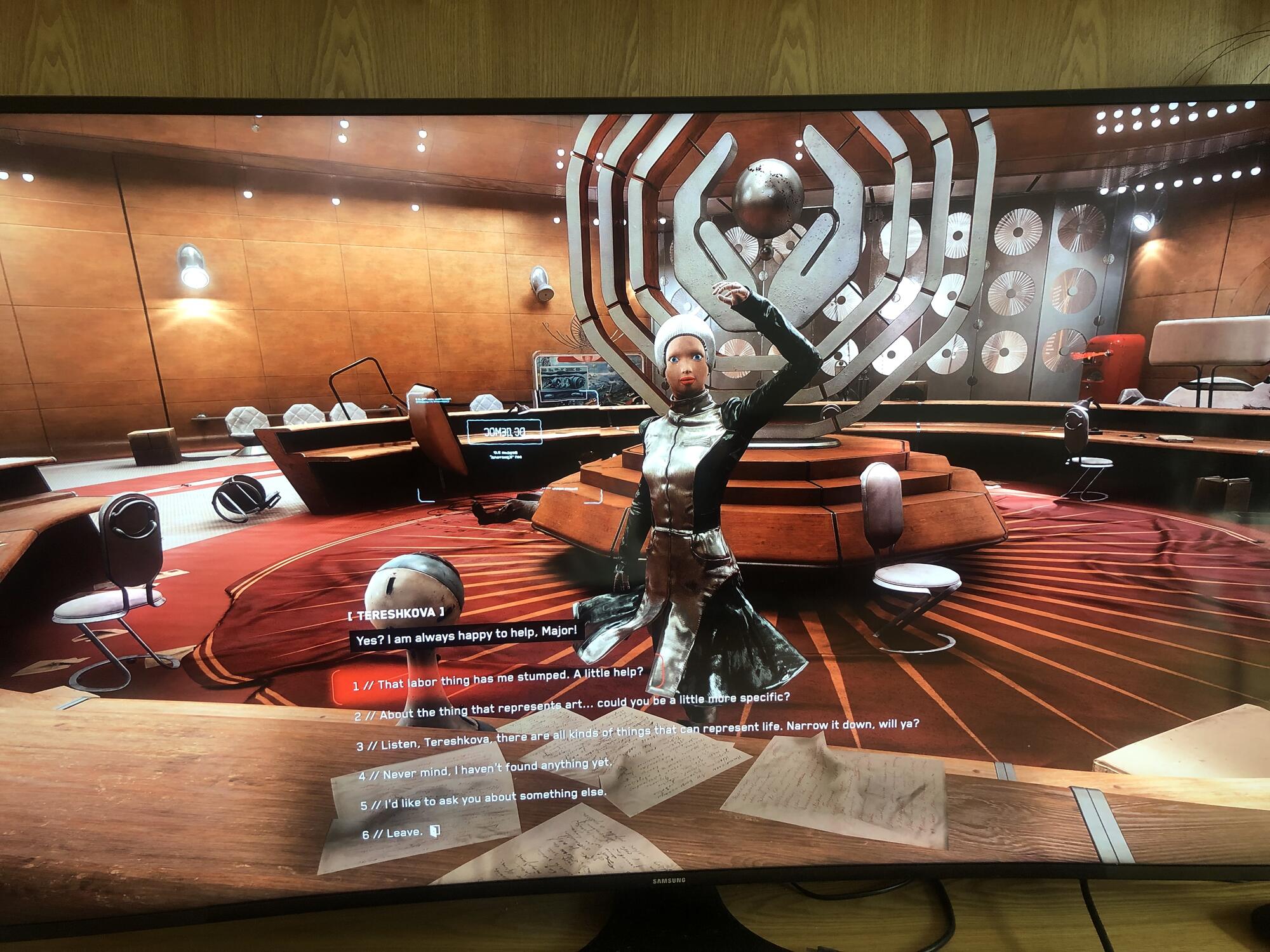The width and height of the screenshot is (1270, 952).
Task: Choose the reply about the thing representing art
Action: pyautogui.click(x=571, y=706)
